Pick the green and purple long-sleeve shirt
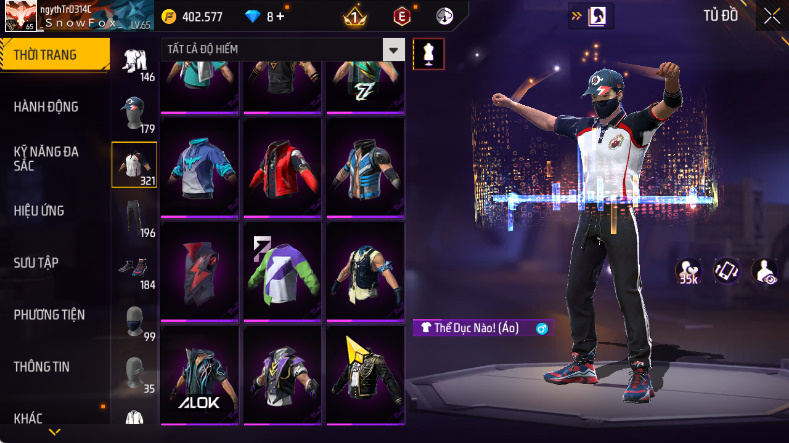This screenshot has height=443, width=789. [283, 269]
